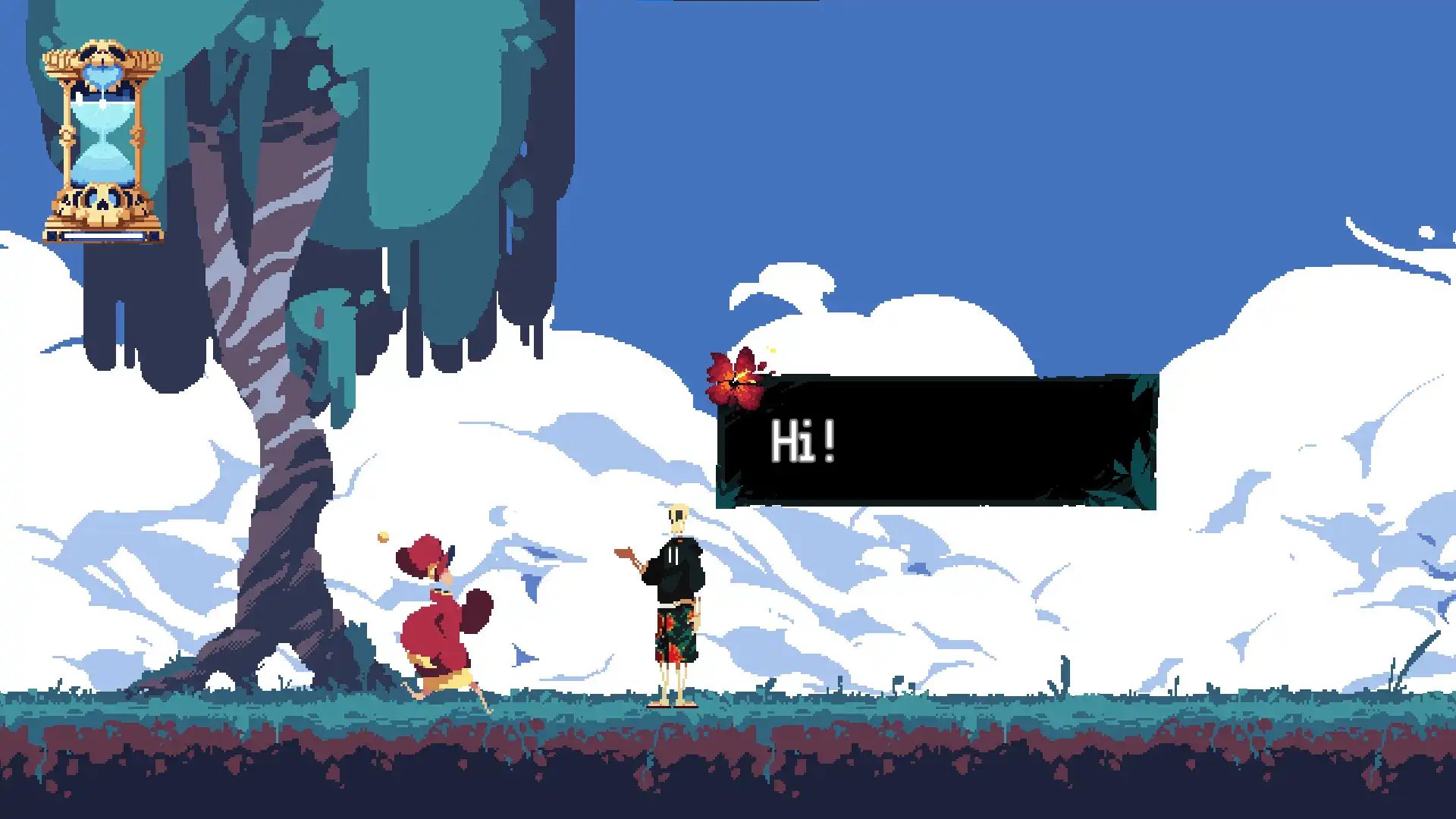Screen dimensions: 1456x819
Task: Click the skull hourglass timer icon
Action: click(x=102, y=136)
